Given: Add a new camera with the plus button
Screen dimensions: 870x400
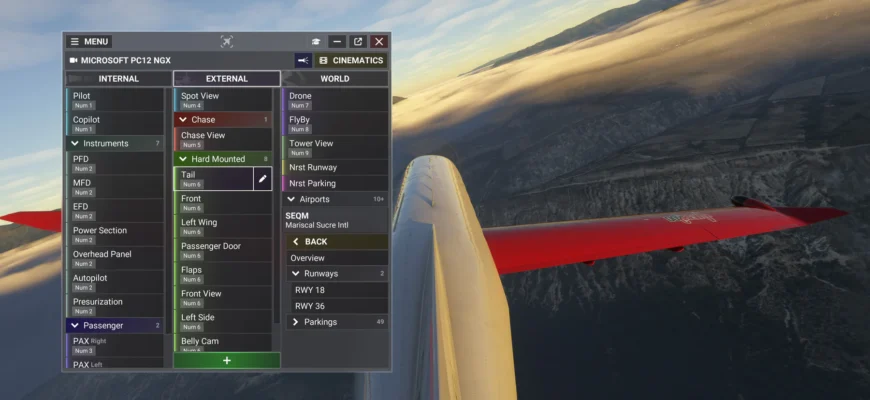Looking at the screenshot, I should [226, 360].
